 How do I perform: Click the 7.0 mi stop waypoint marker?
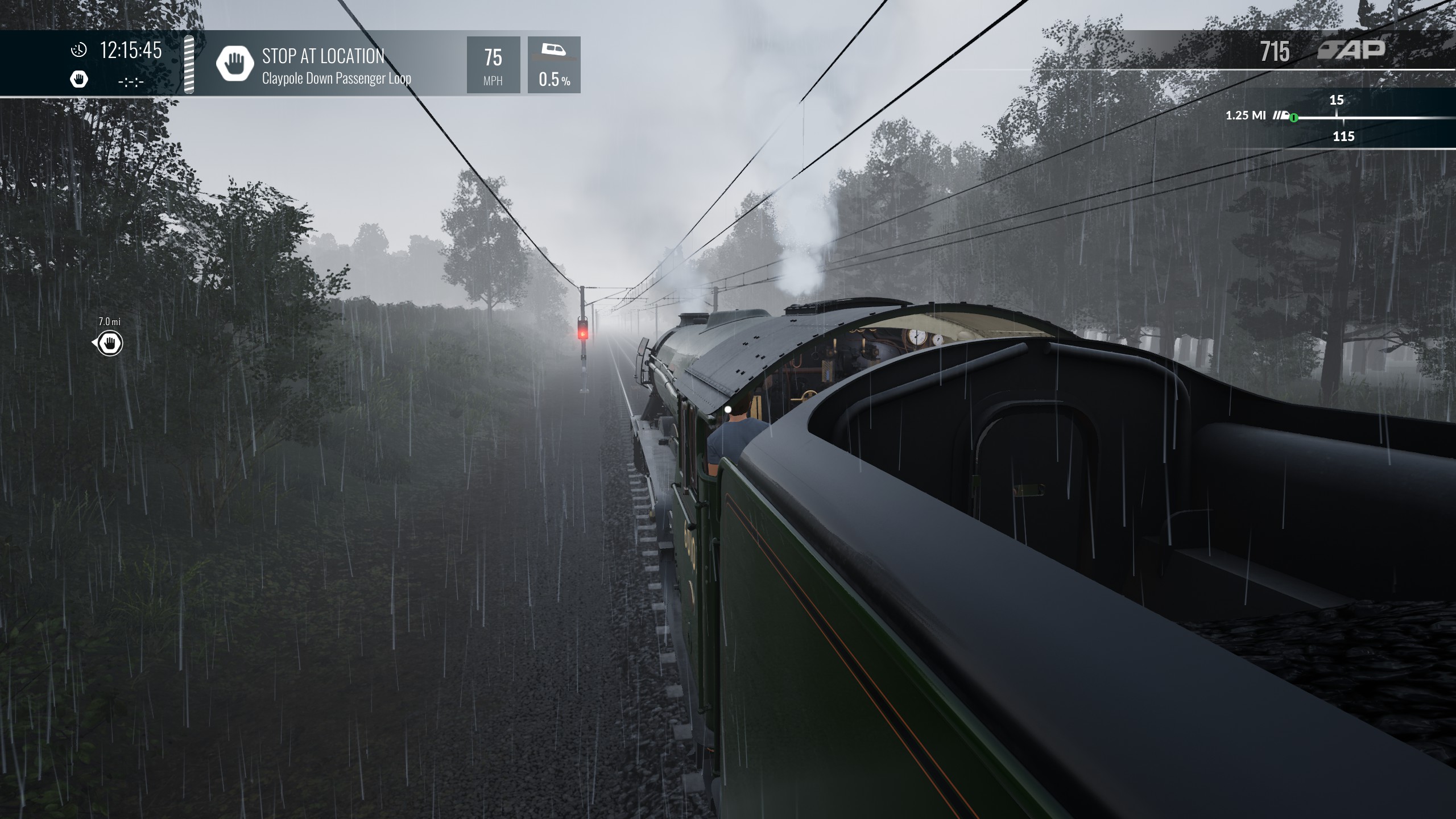click(109, 344)
